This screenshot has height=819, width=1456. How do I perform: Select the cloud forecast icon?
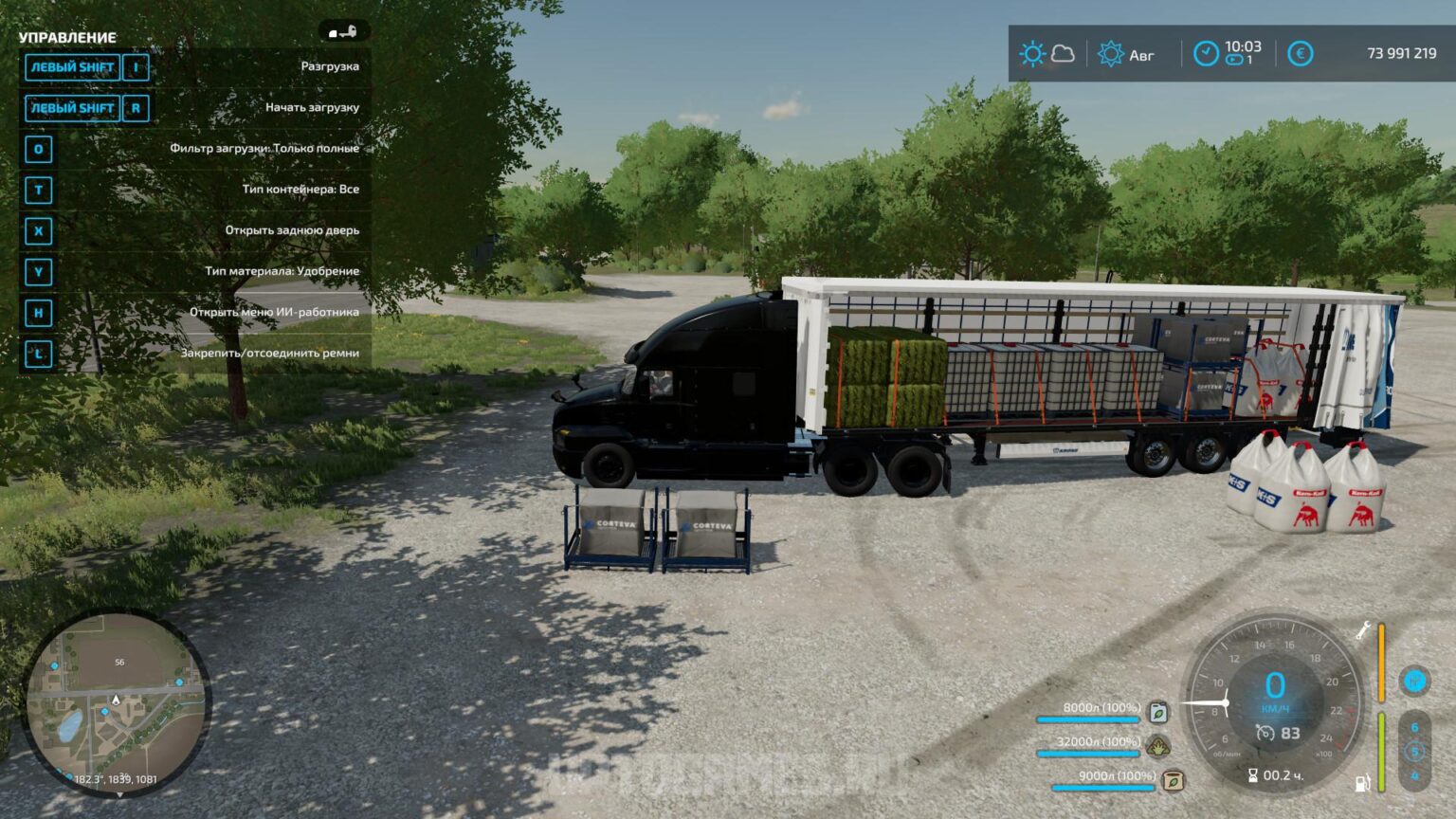coord(1063,55)
